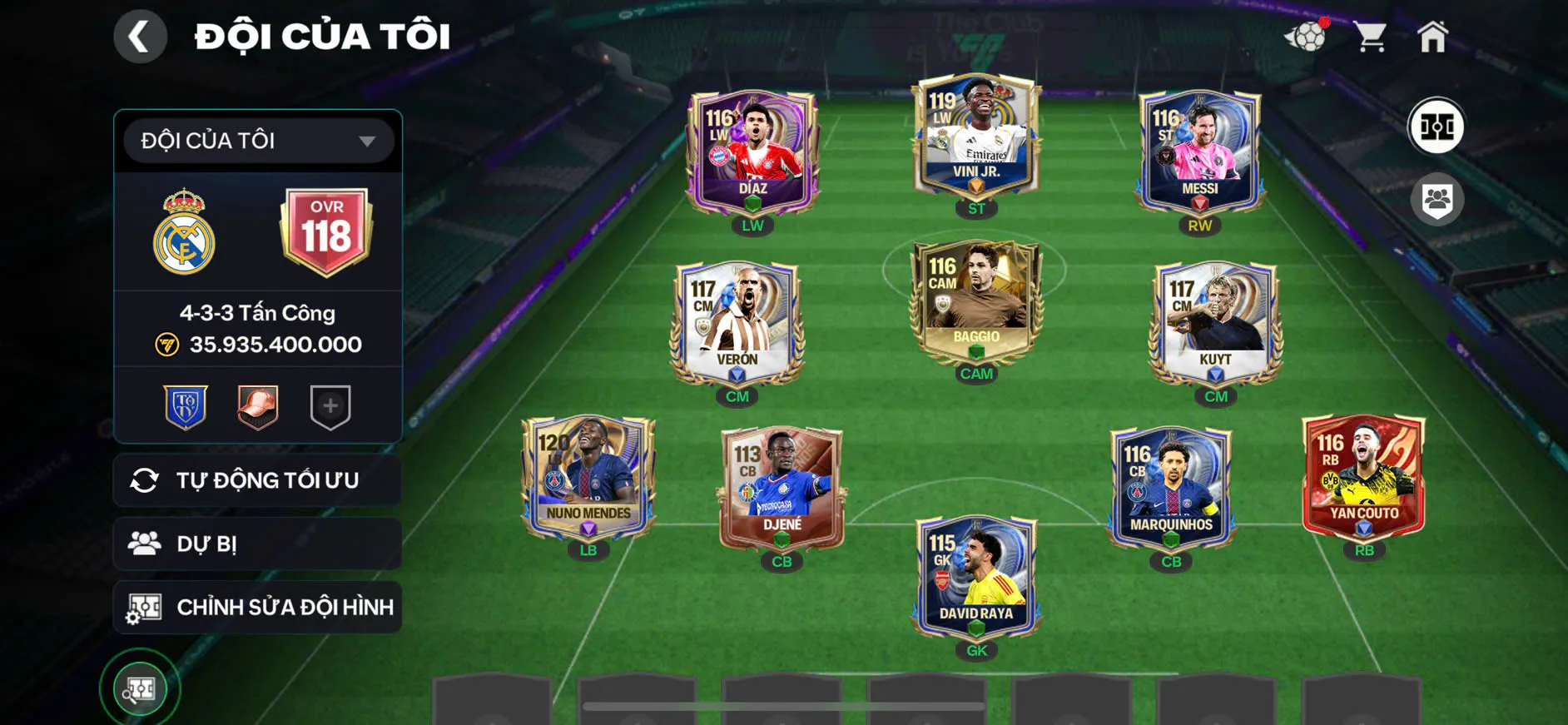
Task: Choose CHỈNH SỬA ĐỘI HÌNH to edit formation
Action: (x=258, y=608)
